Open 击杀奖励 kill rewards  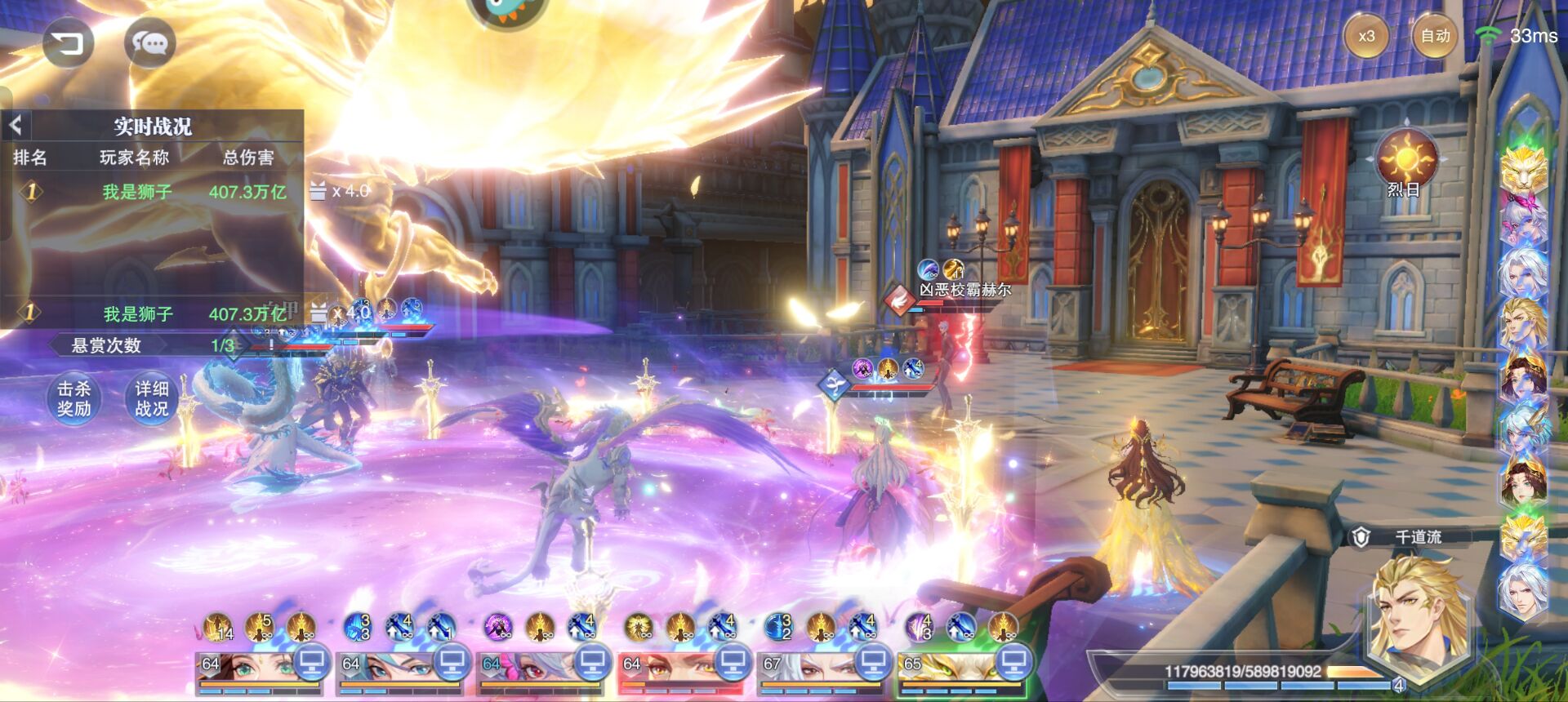click(x=73, y=398)
